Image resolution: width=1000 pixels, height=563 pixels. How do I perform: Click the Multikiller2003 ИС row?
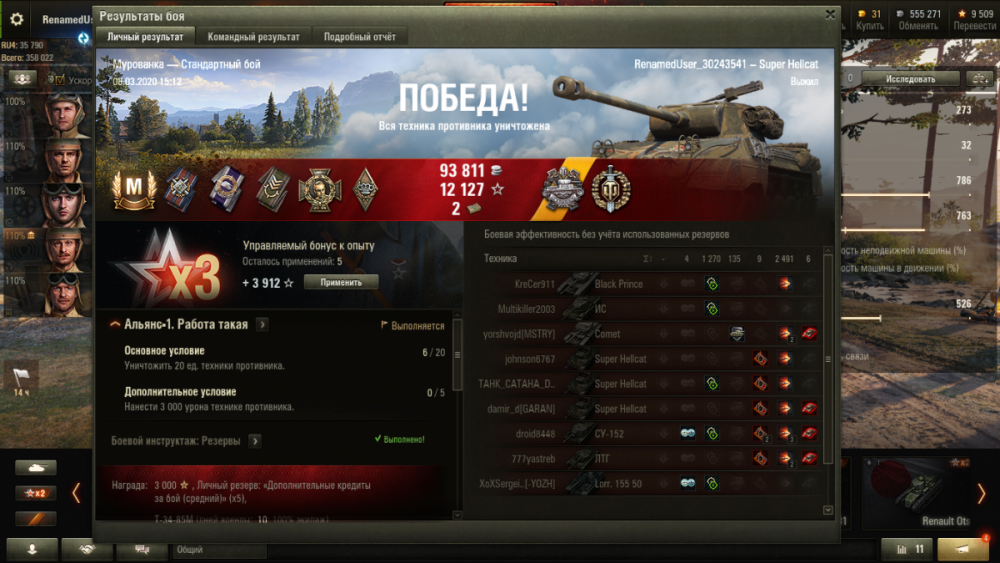(650, 309)
